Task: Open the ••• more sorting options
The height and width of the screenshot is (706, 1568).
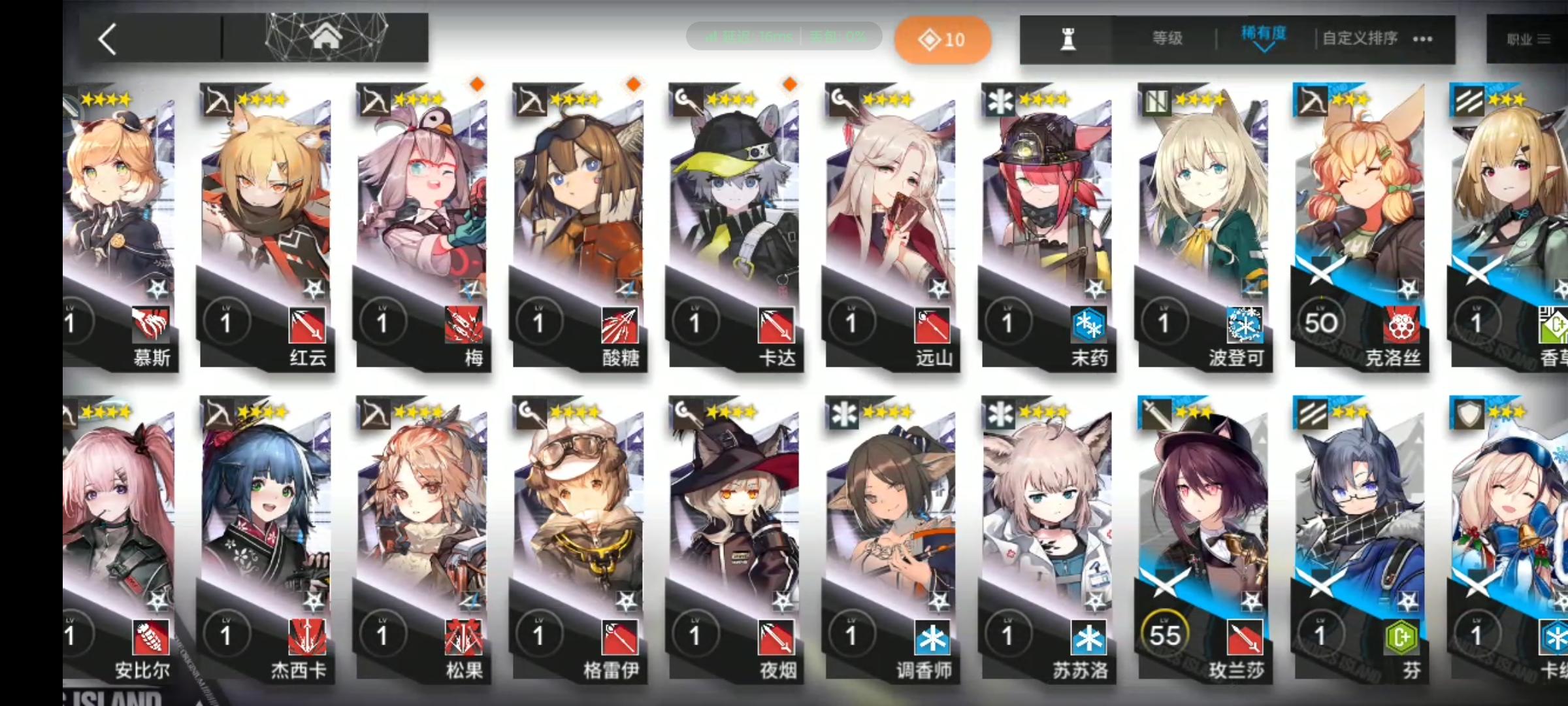Action: tap(1422, 39)
